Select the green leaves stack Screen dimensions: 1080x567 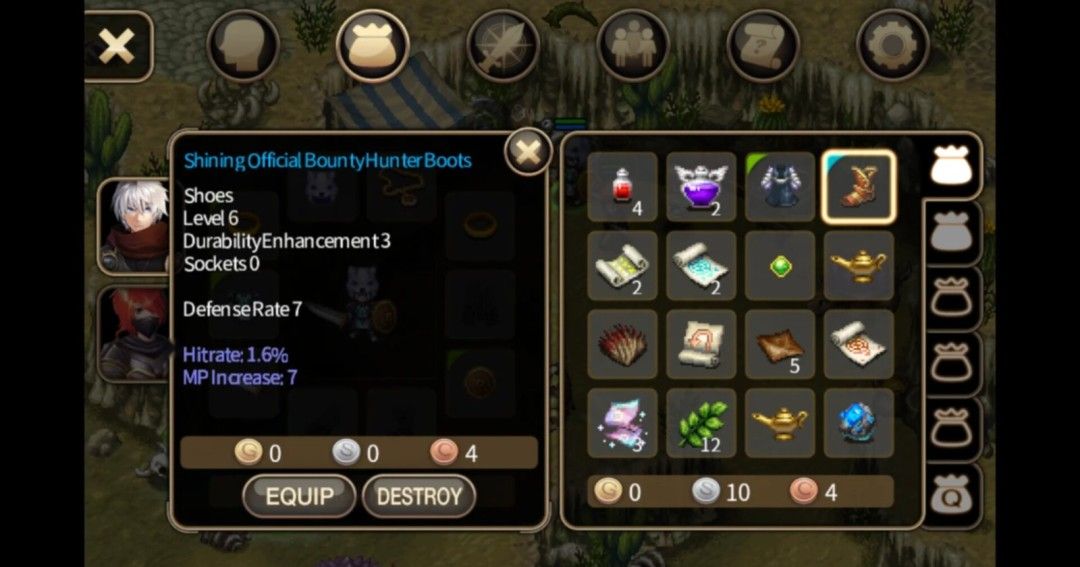coord(701,423)
